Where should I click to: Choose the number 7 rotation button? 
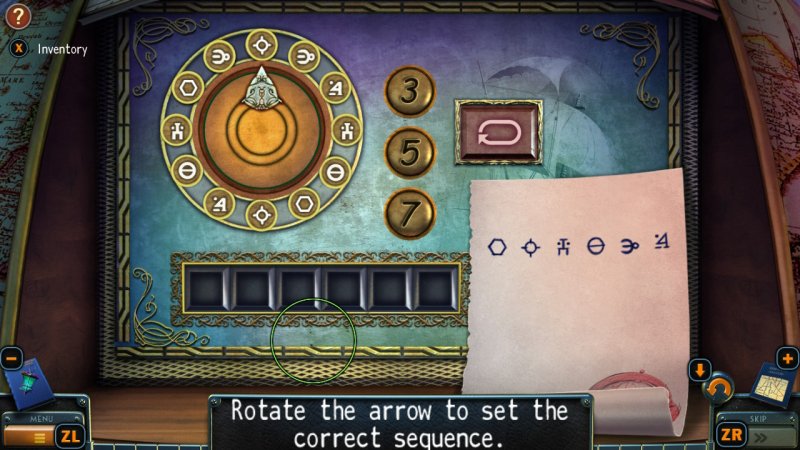pos(410,212)
